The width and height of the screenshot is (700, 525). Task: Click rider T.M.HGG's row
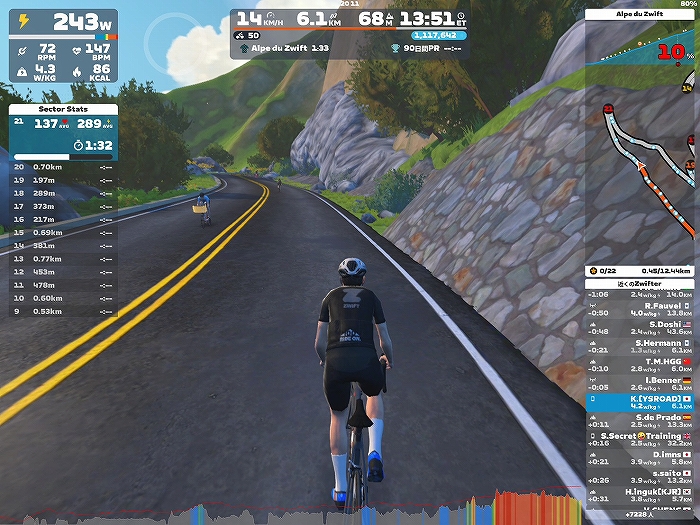click(640, 364)
